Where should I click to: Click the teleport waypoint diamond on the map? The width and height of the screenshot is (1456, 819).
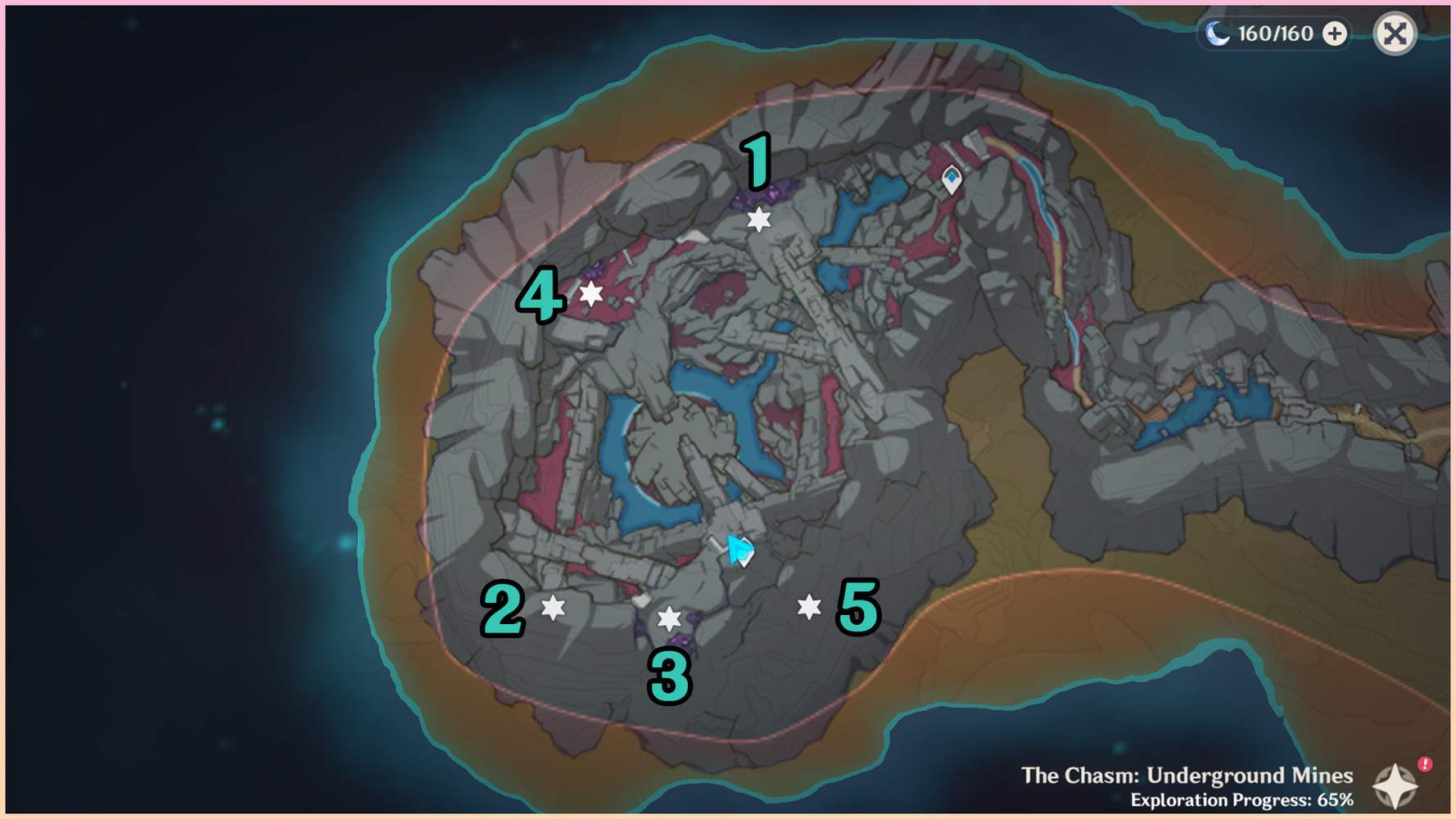pyautogui.click(x=950, y=177)
